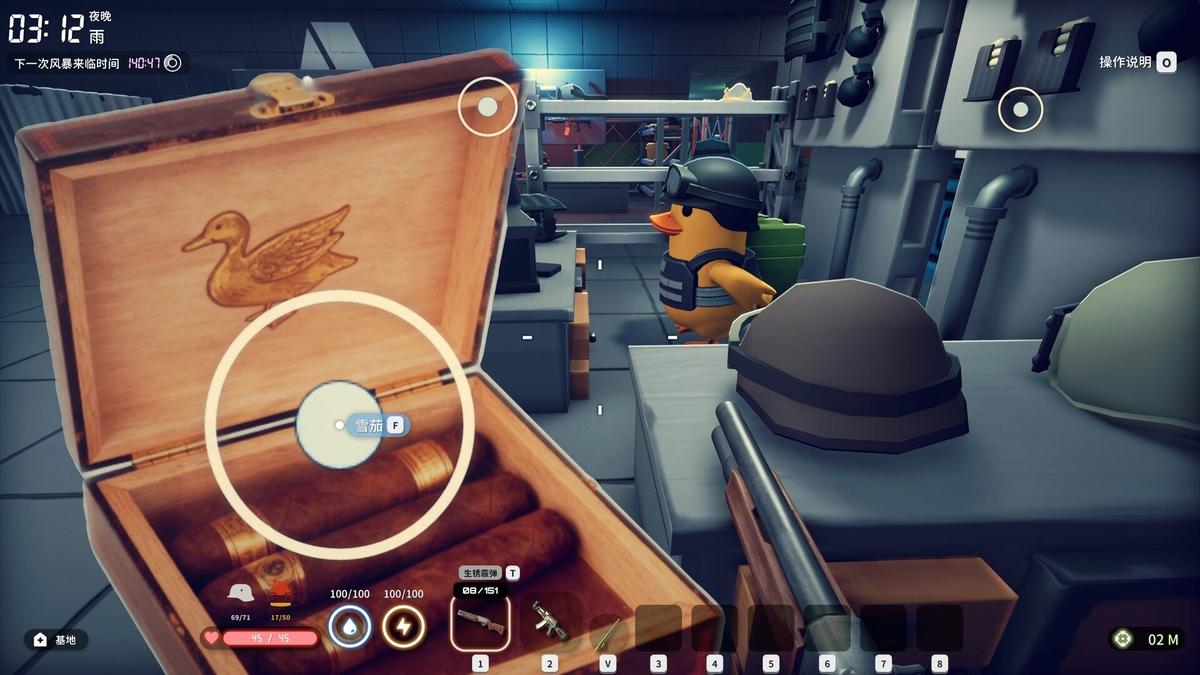Select the shotgun in hotbar slot 1
This screenshot has width=1200, height=675.
(x=480, y=623)
